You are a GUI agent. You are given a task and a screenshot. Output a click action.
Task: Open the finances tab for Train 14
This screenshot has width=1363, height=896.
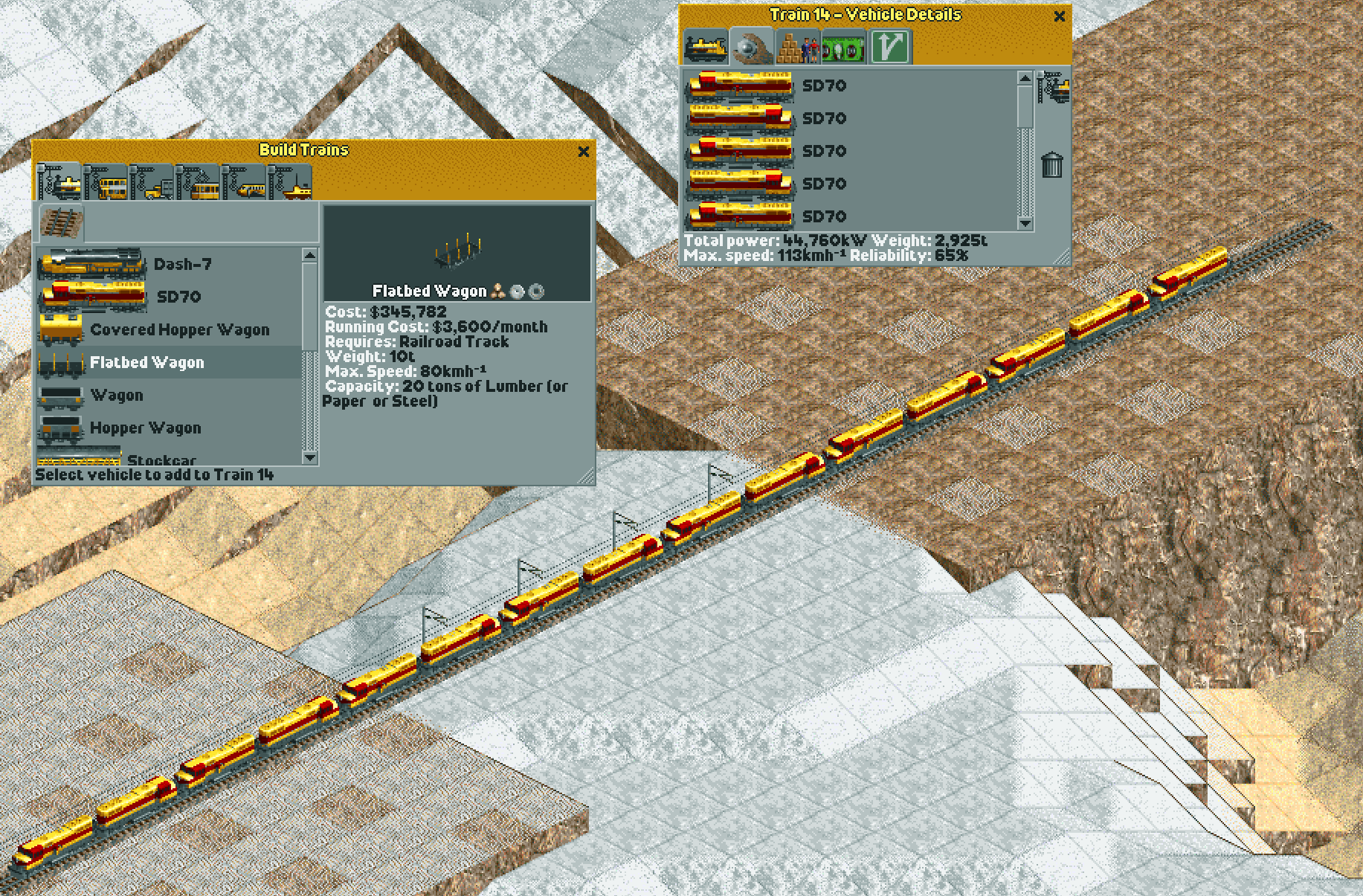point(842,47)
